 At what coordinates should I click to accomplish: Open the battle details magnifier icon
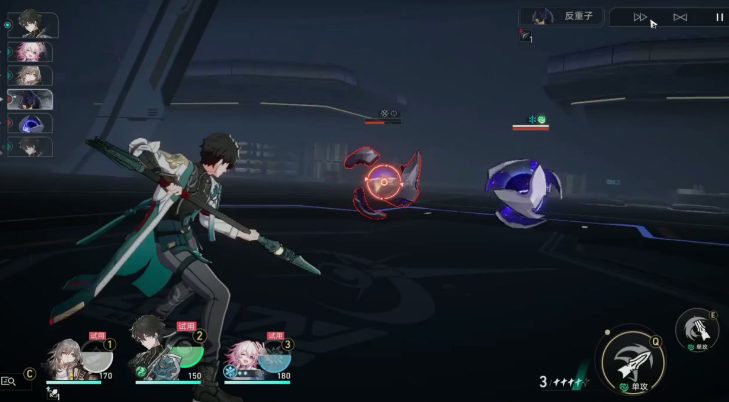[9, 381]
